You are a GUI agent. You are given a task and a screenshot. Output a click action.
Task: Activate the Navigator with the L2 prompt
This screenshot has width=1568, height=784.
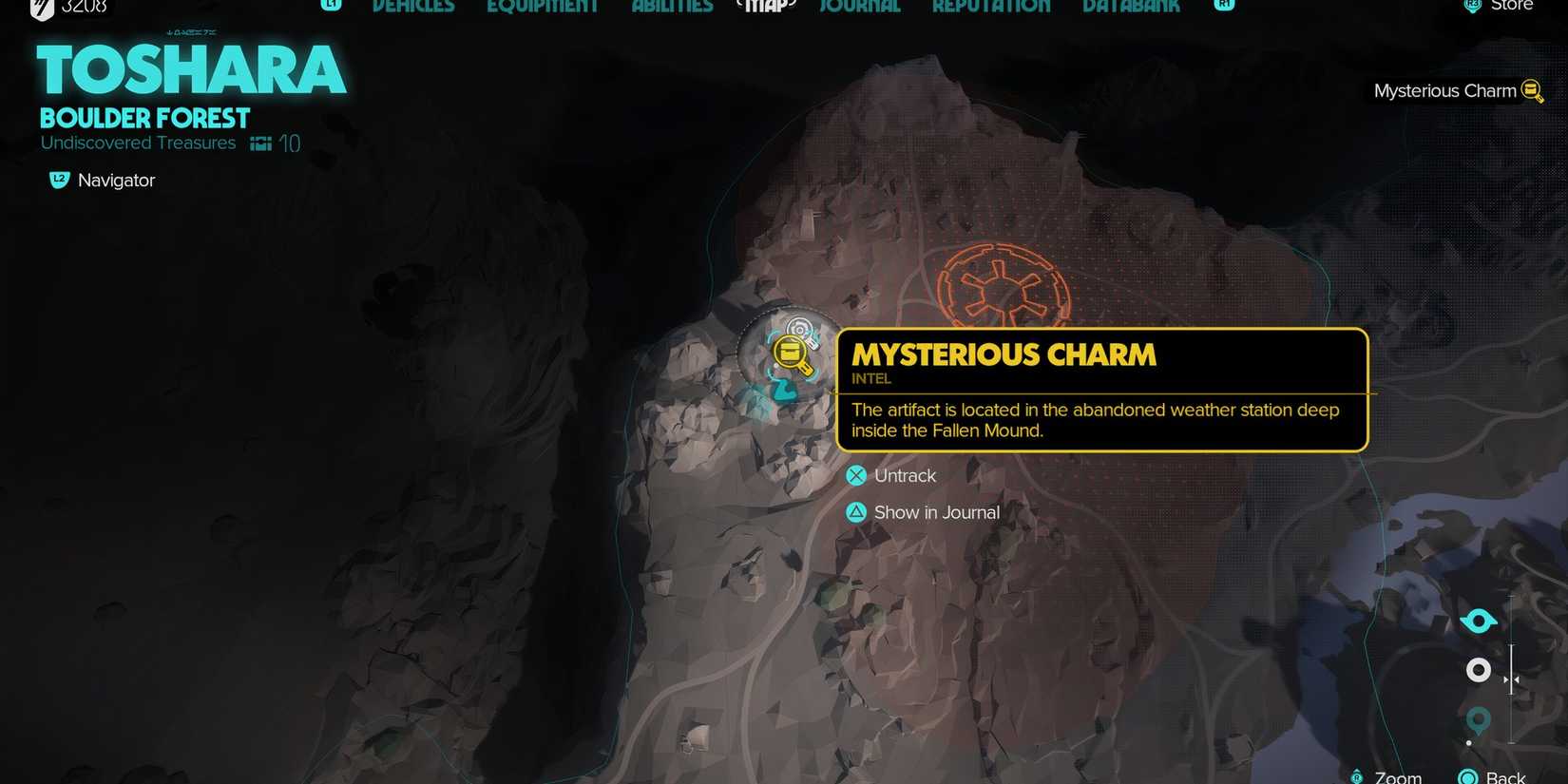(58, 179)
